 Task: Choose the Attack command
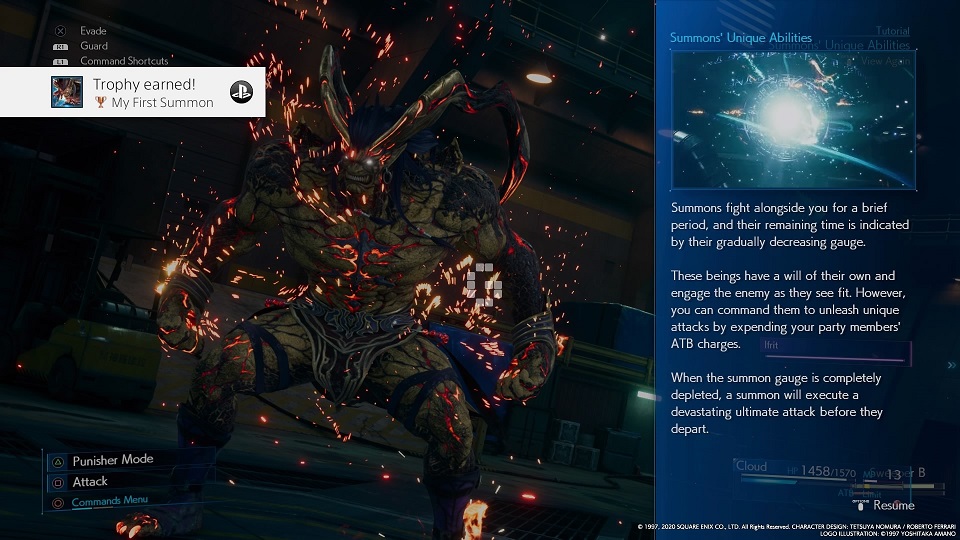90,482
